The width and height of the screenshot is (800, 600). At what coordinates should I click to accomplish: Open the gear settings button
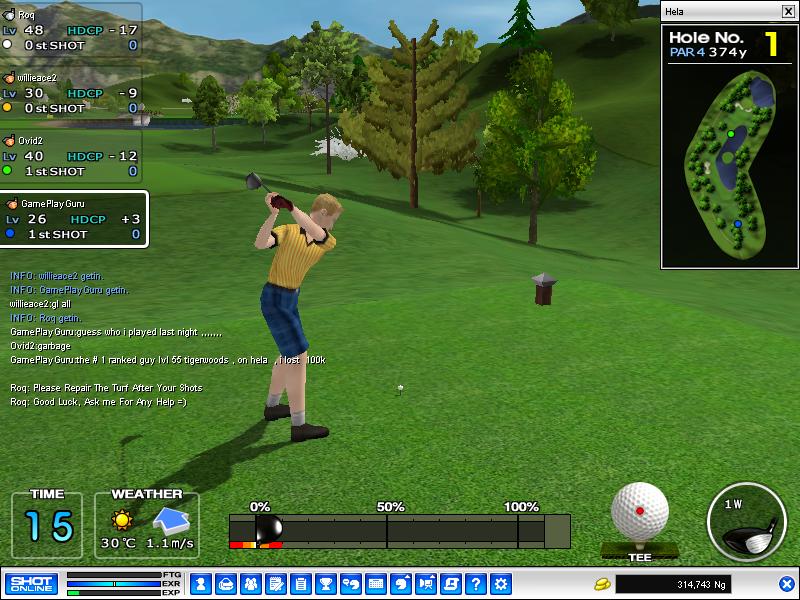point(501,583)
